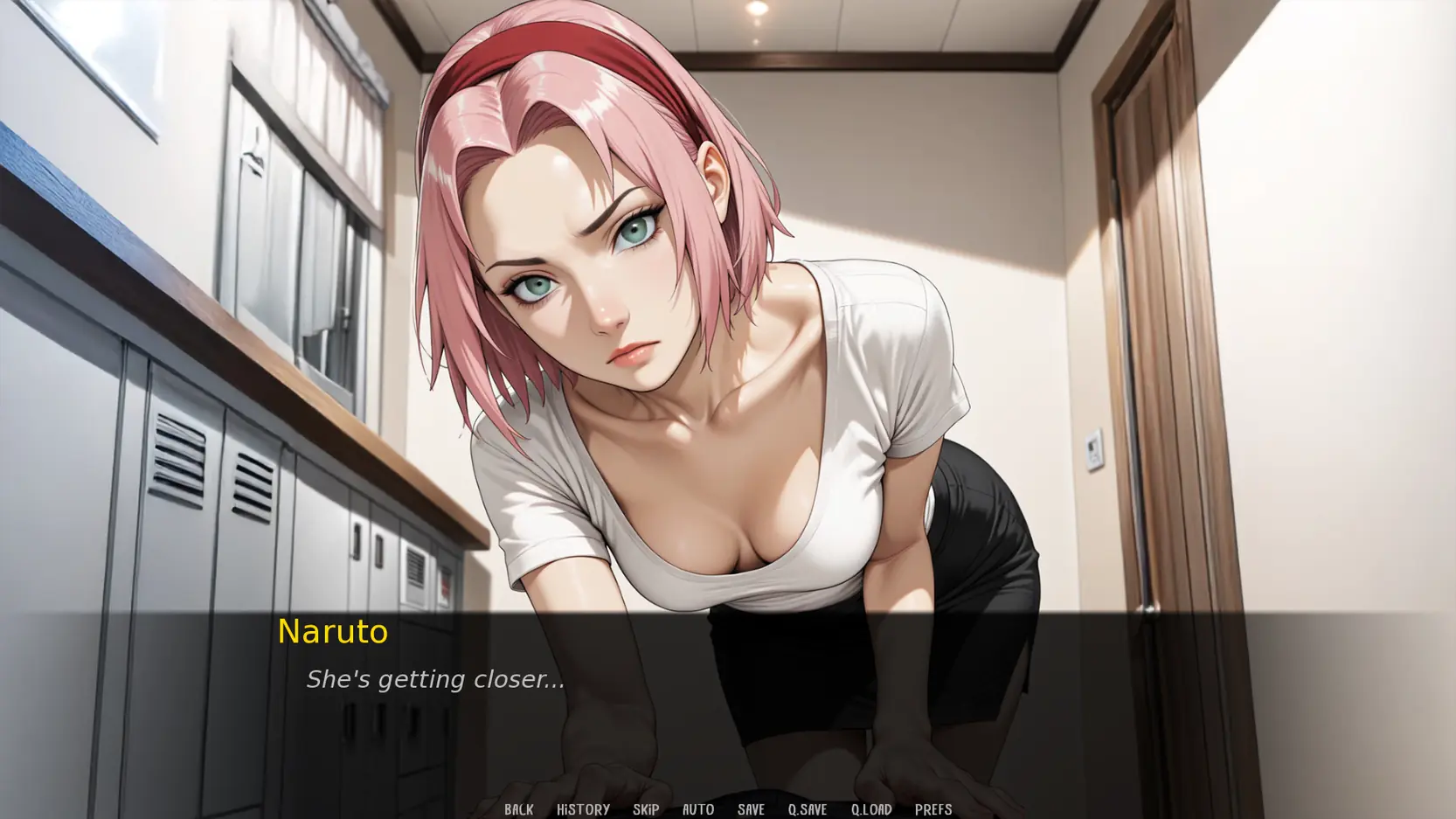Load the quick save with Q.Load

coord(871,809)
